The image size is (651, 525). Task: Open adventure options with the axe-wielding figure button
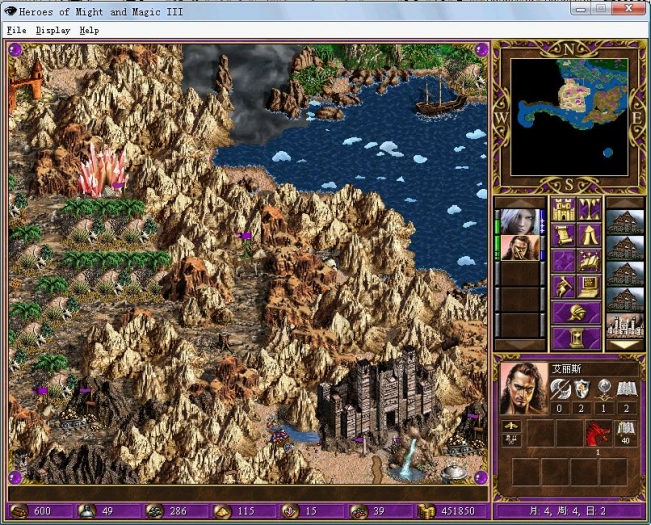564,287
